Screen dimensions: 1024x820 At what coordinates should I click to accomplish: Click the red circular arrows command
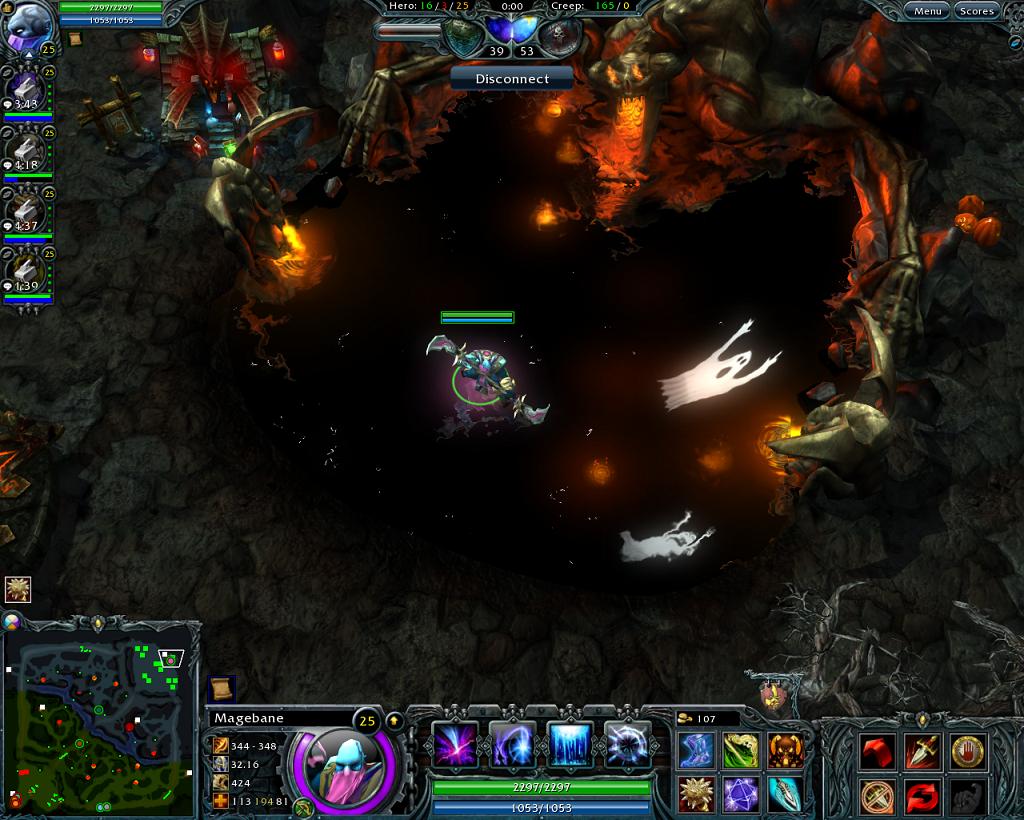(x=921, y=797)
